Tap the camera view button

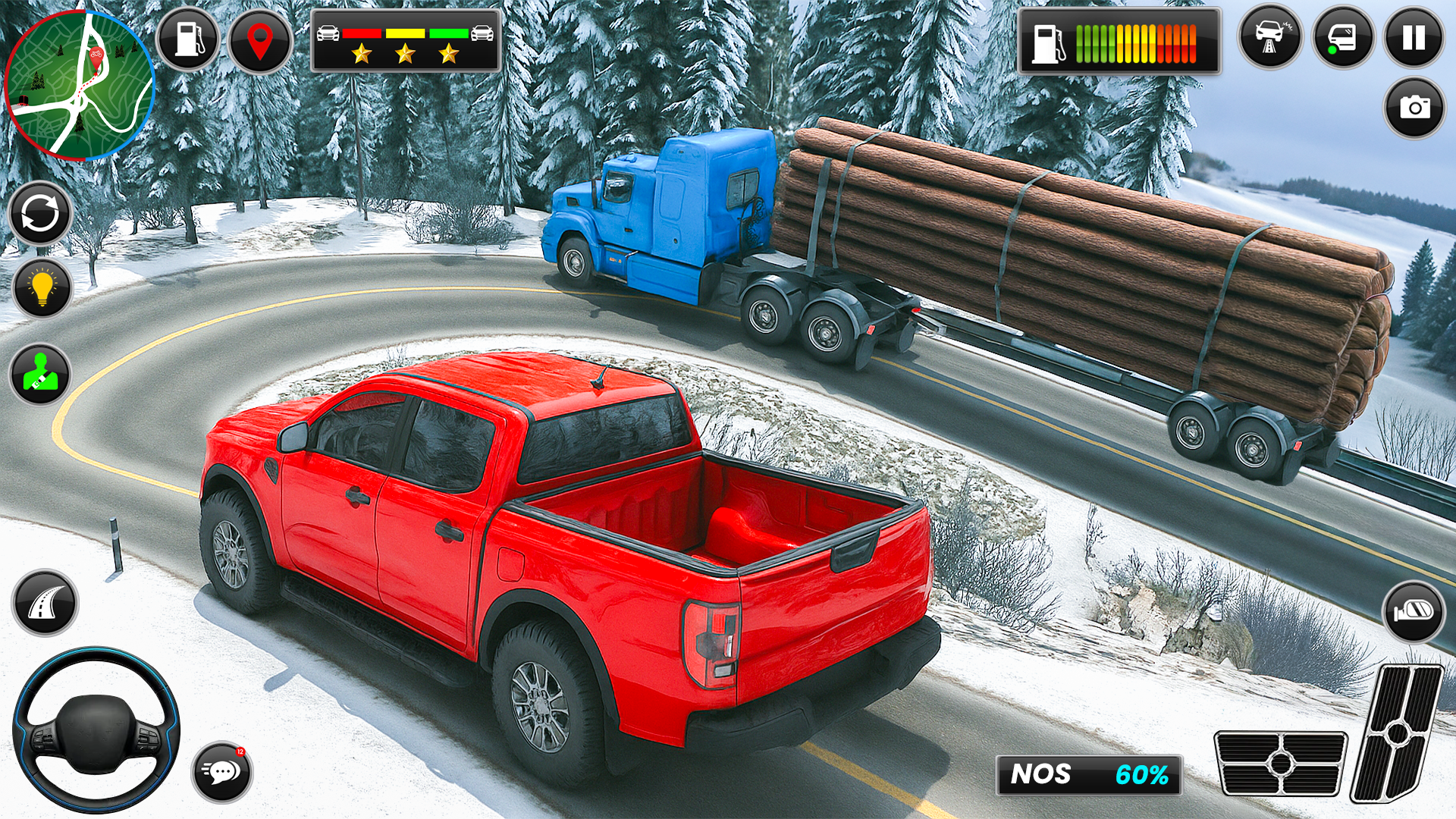click(1414, 108)
